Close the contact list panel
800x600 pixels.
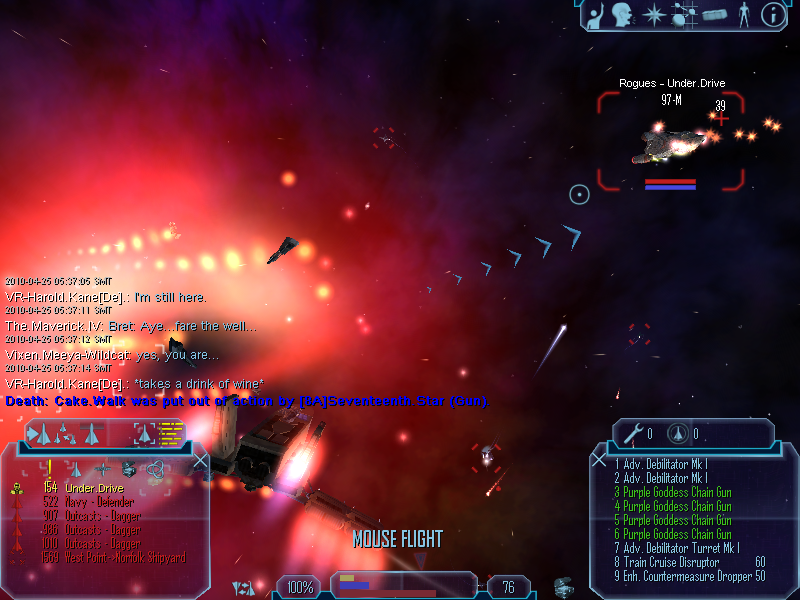(200, 461)
